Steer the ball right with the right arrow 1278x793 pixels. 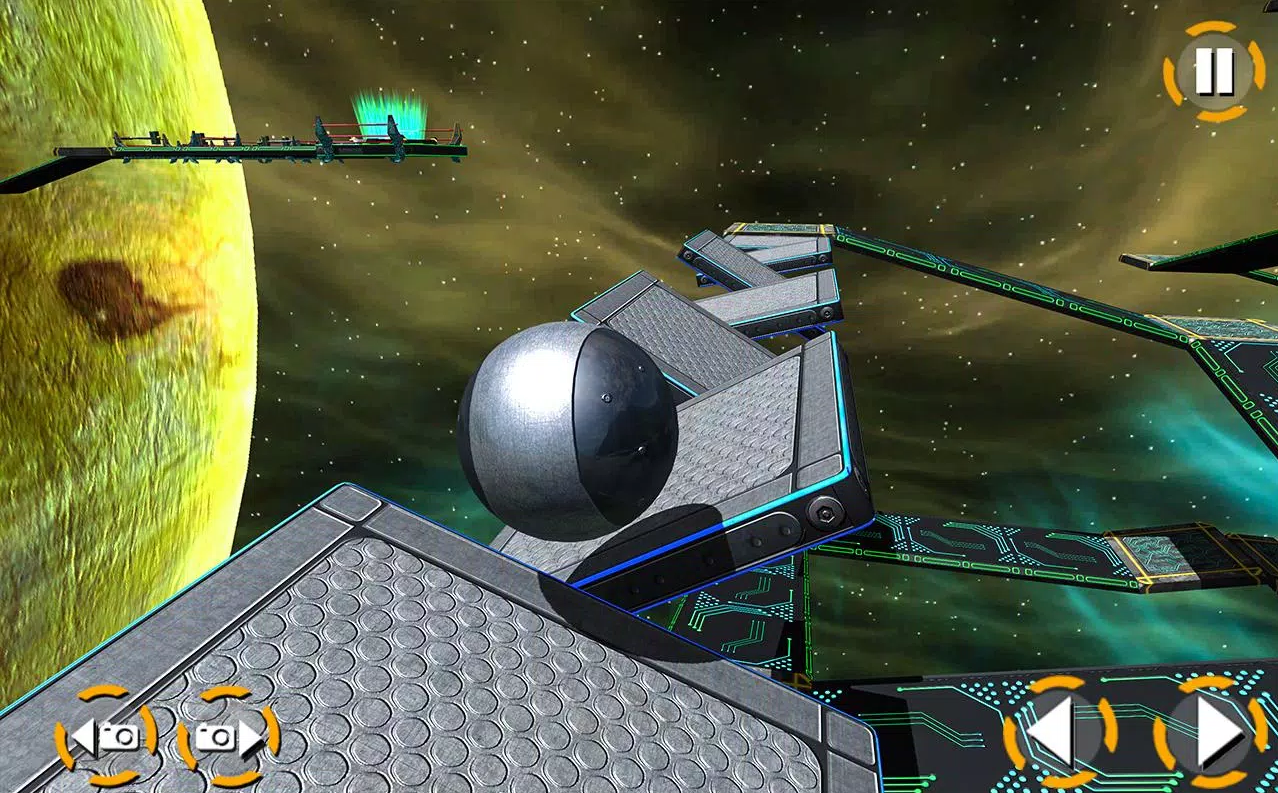1211,734
